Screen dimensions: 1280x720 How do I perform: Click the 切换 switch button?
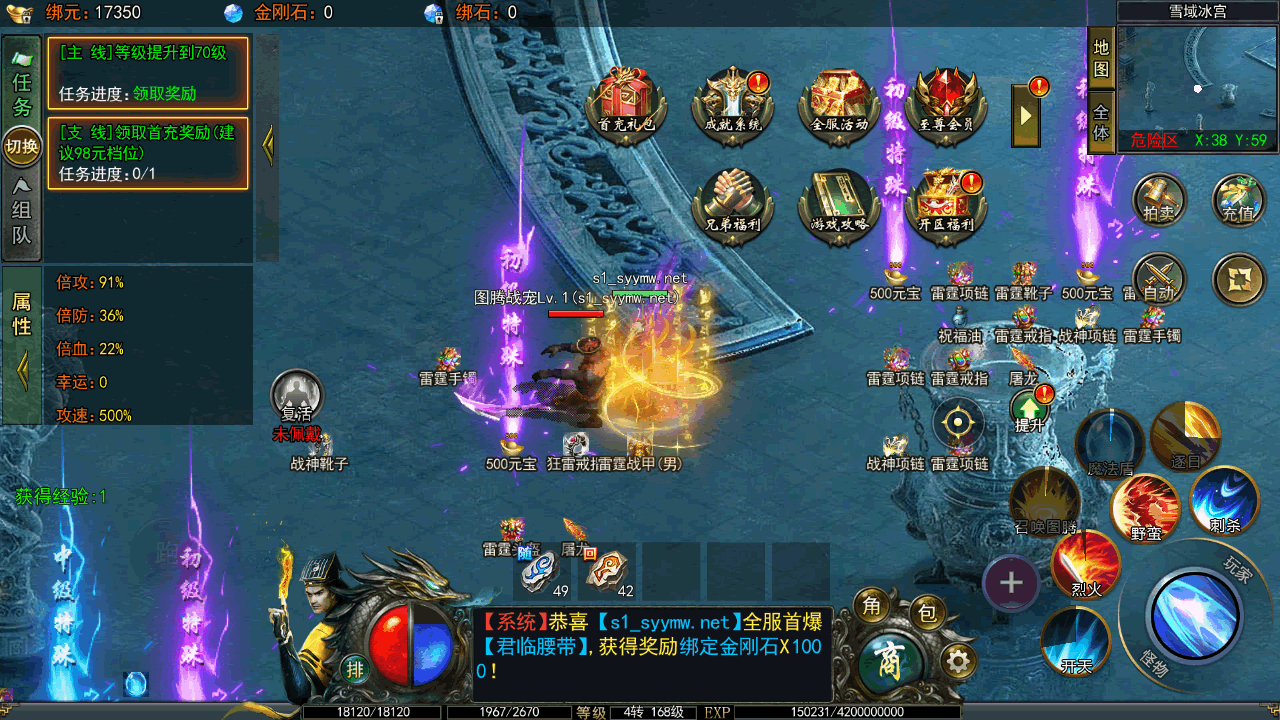point(22,147)
